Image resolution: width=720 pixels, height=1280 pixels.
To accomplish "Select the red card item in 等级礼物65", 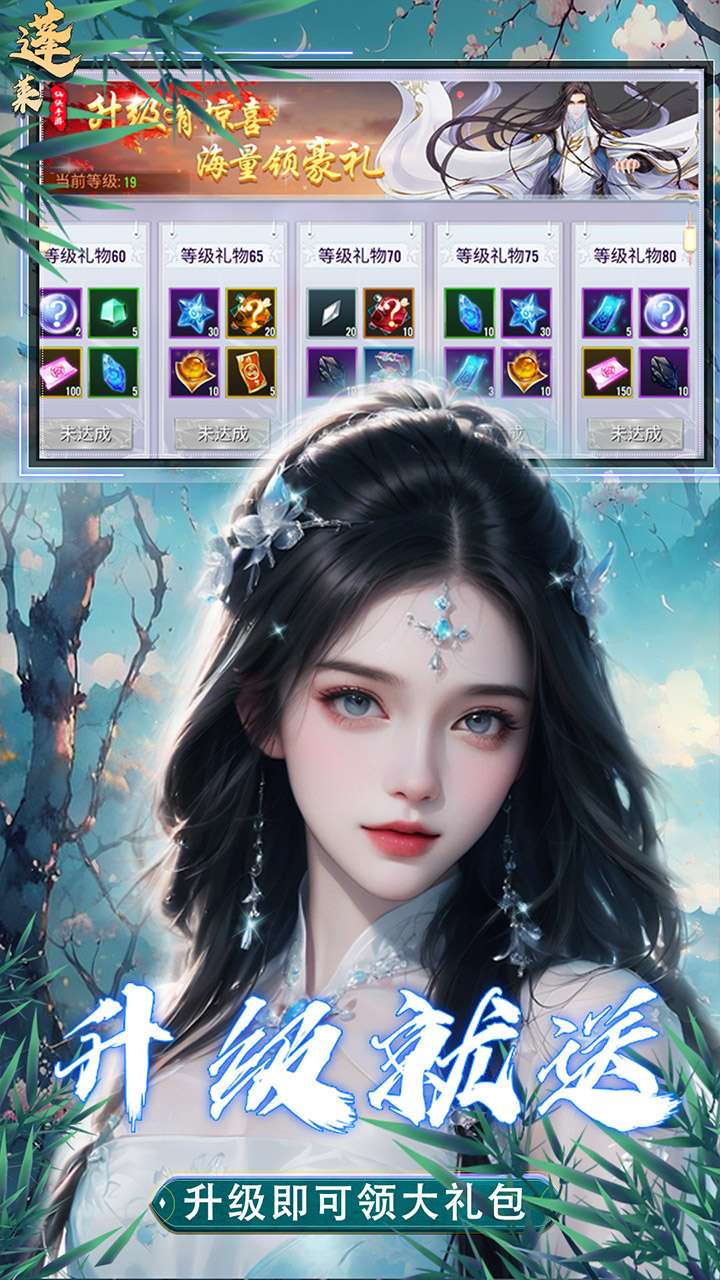I will (x=250, y=371).
